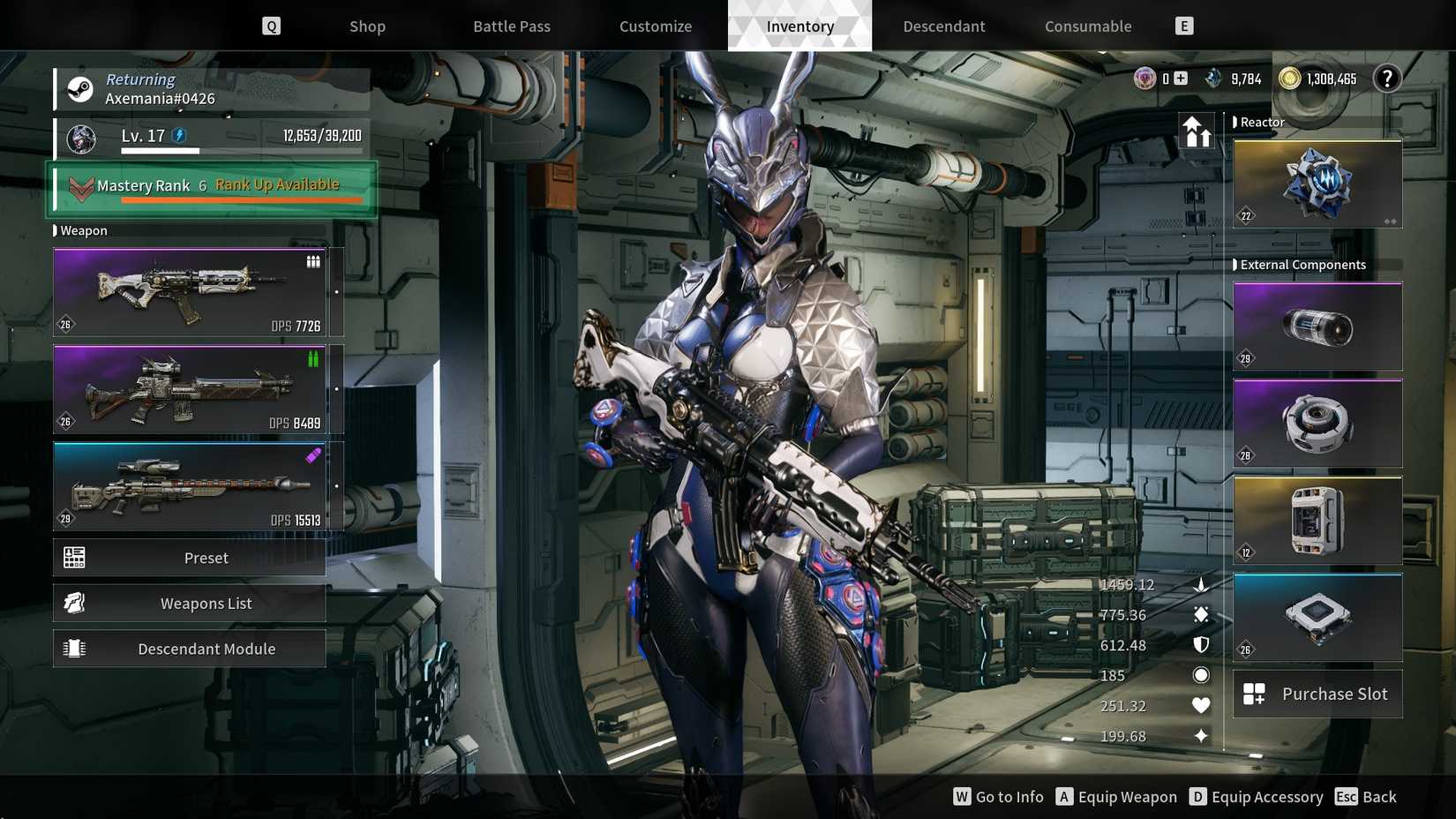The height and width of the screenshot is (819, 1456).
Task: Select the first External Components slot
Action: [x=1317, y=326]
